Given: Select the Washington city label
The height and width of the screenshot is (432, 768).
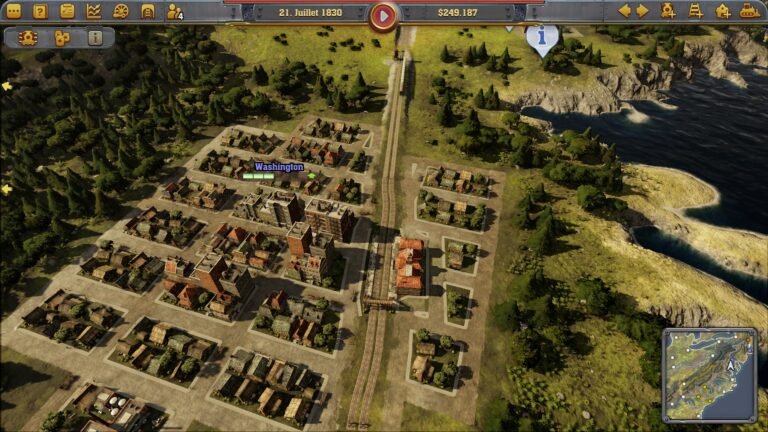Looking at the screenshot, I should click(x=279, y=167).
